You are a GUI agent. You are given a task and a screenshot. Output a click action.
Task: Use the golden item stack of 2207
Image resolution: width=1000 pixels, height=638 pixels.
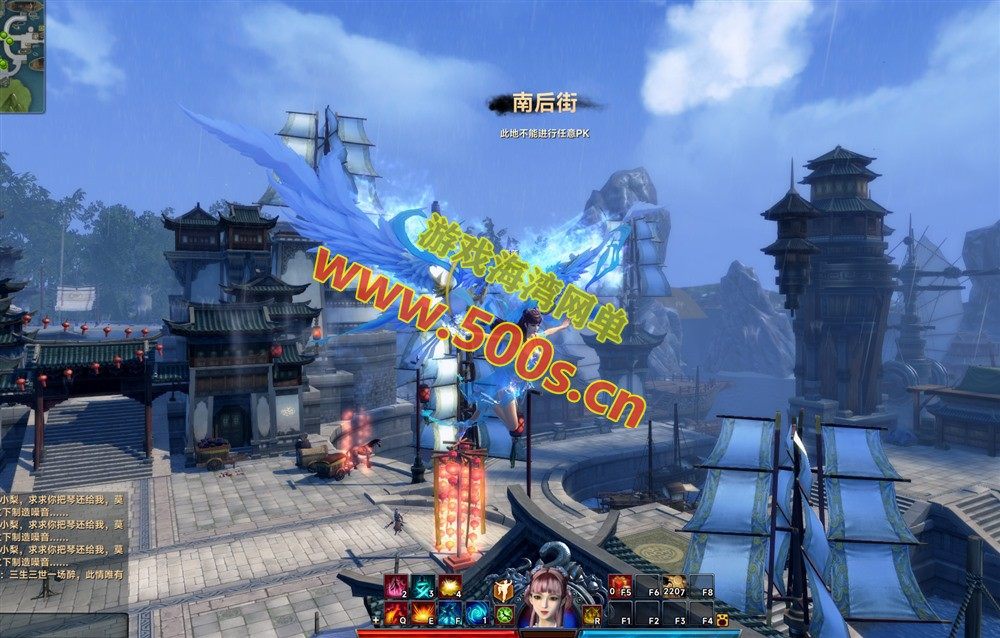tap(674, 587)
